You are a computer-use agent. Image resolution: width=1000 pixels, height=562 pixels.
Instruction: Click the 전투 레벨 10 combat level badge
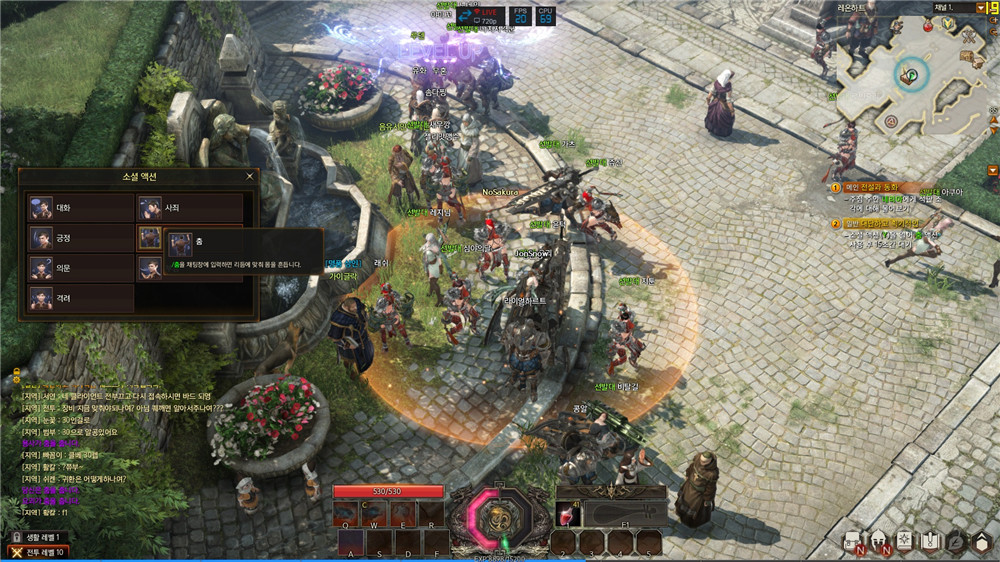(x=42, y=552)
